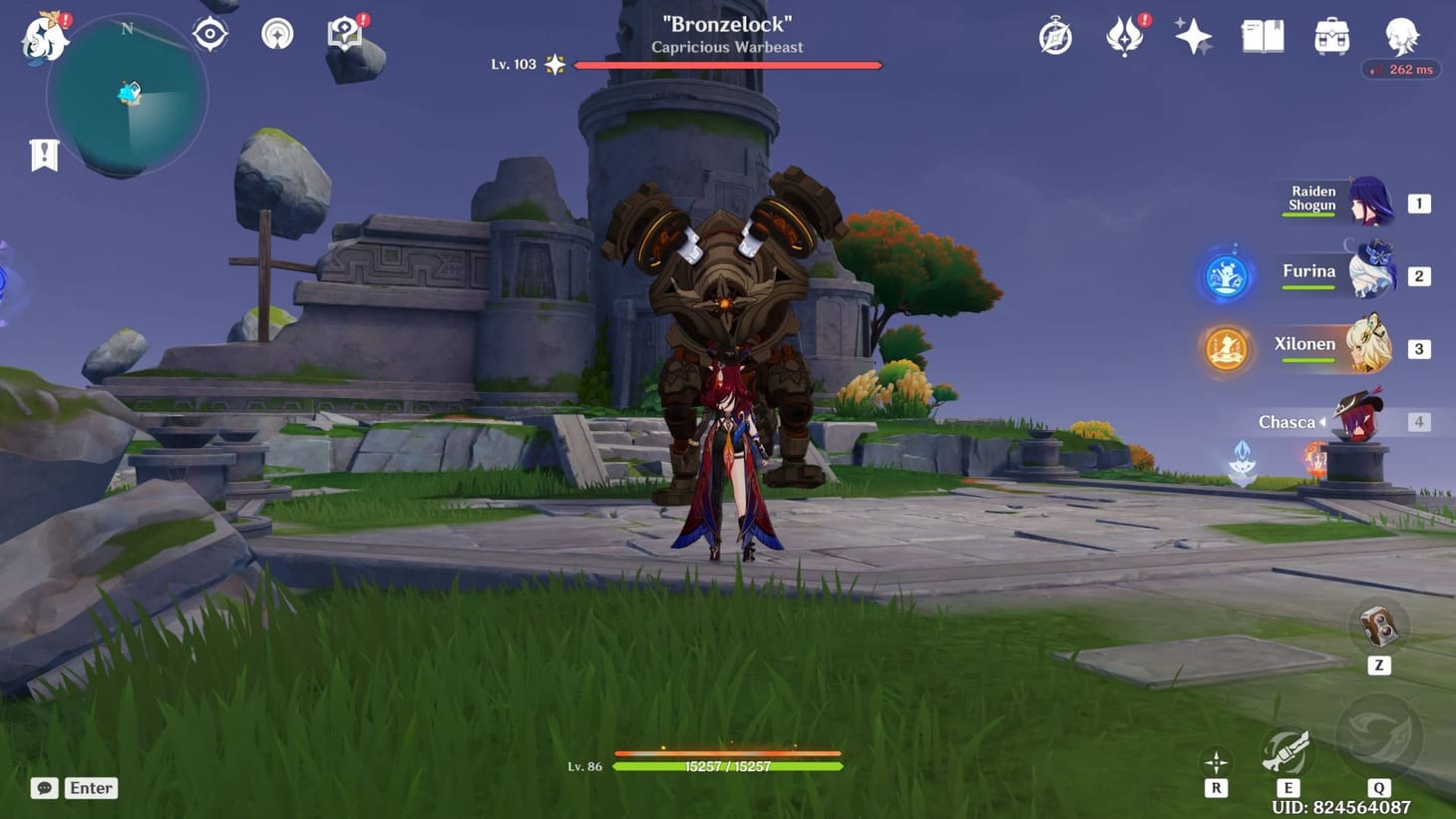Open the Wish star icon
This screenshot has width=1456, height=819.
1192,36
